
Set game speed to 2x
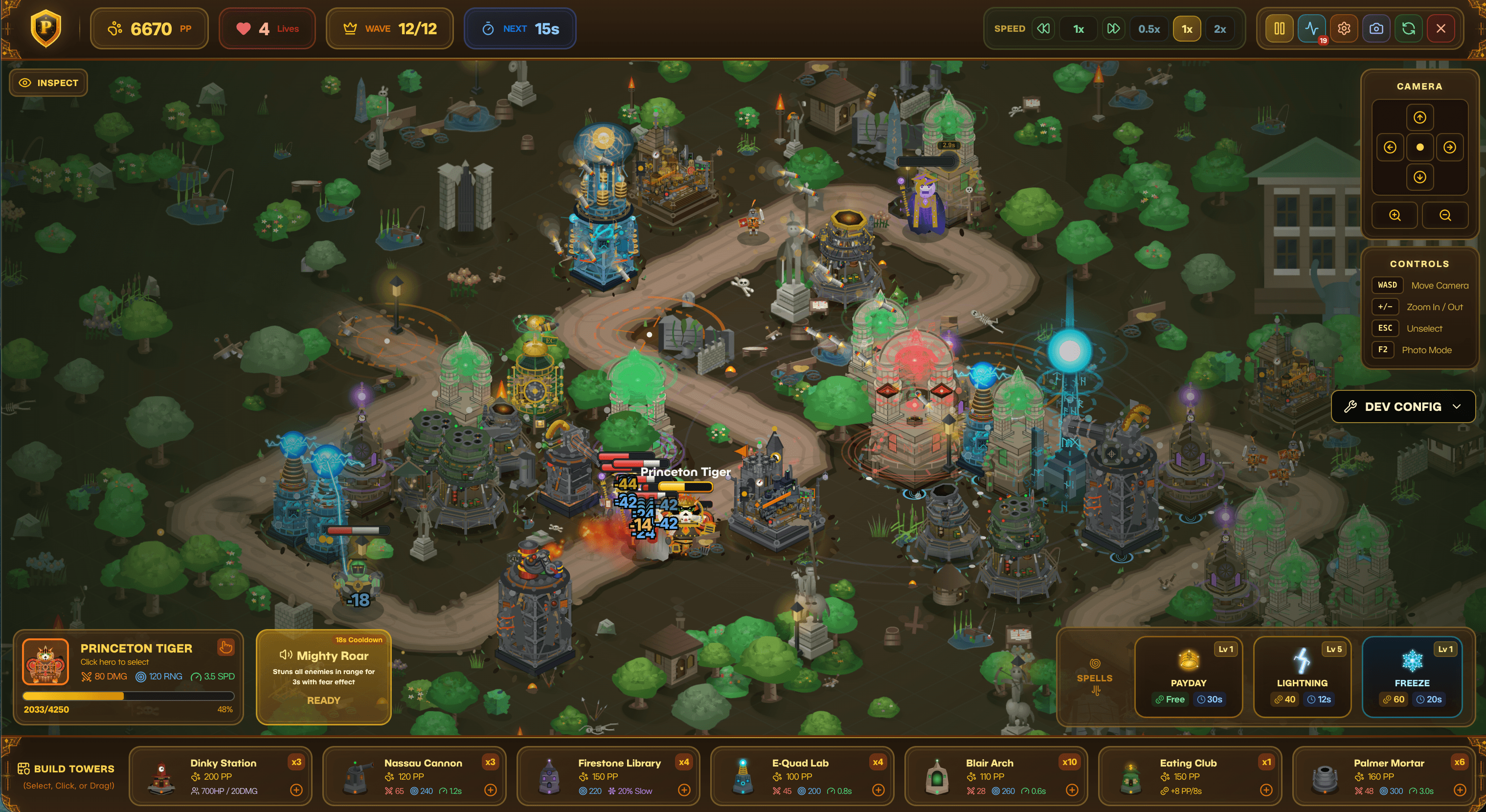[1219, 29]
